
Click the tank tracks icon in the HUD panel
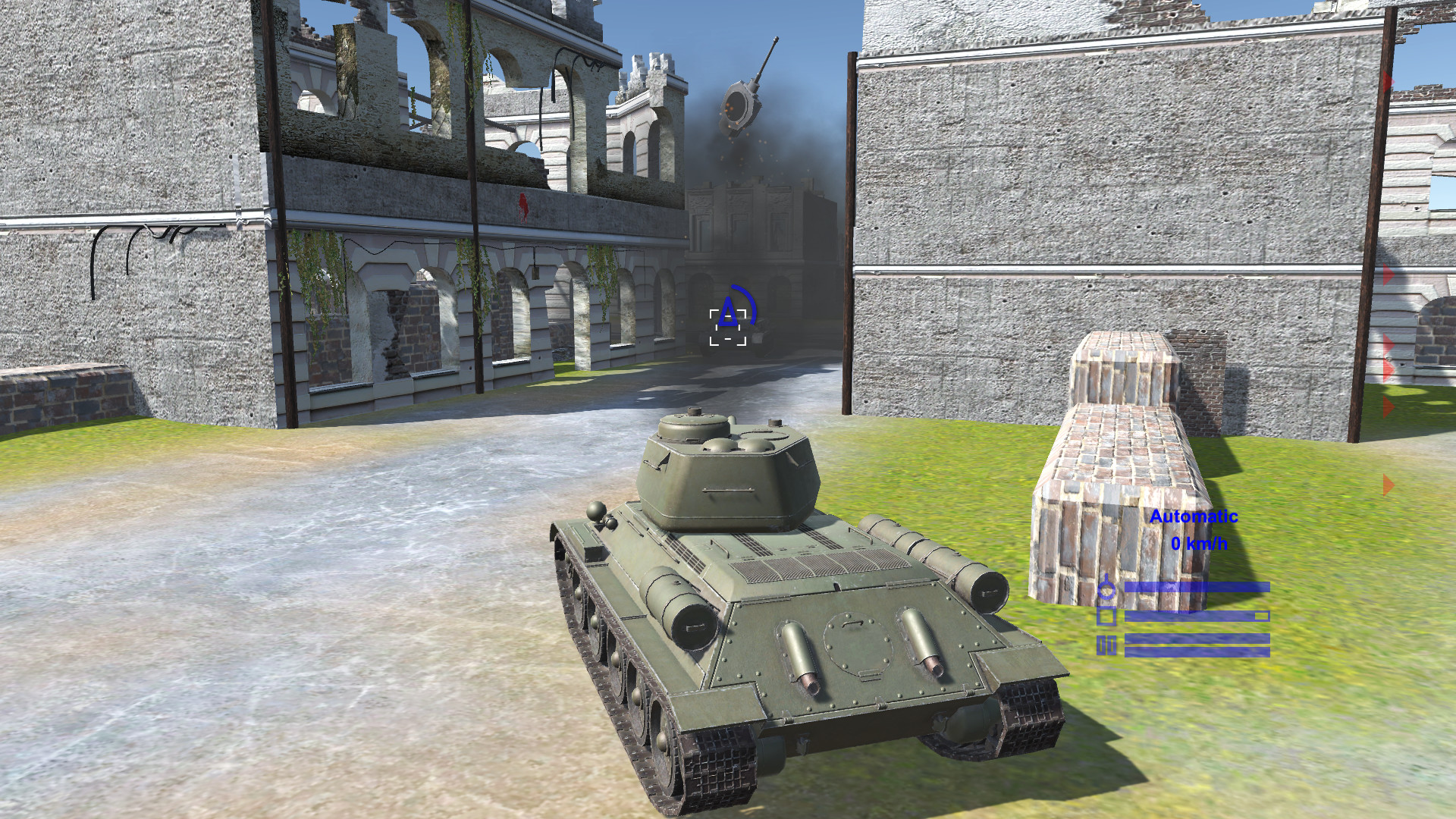[x=1106, y=645]
